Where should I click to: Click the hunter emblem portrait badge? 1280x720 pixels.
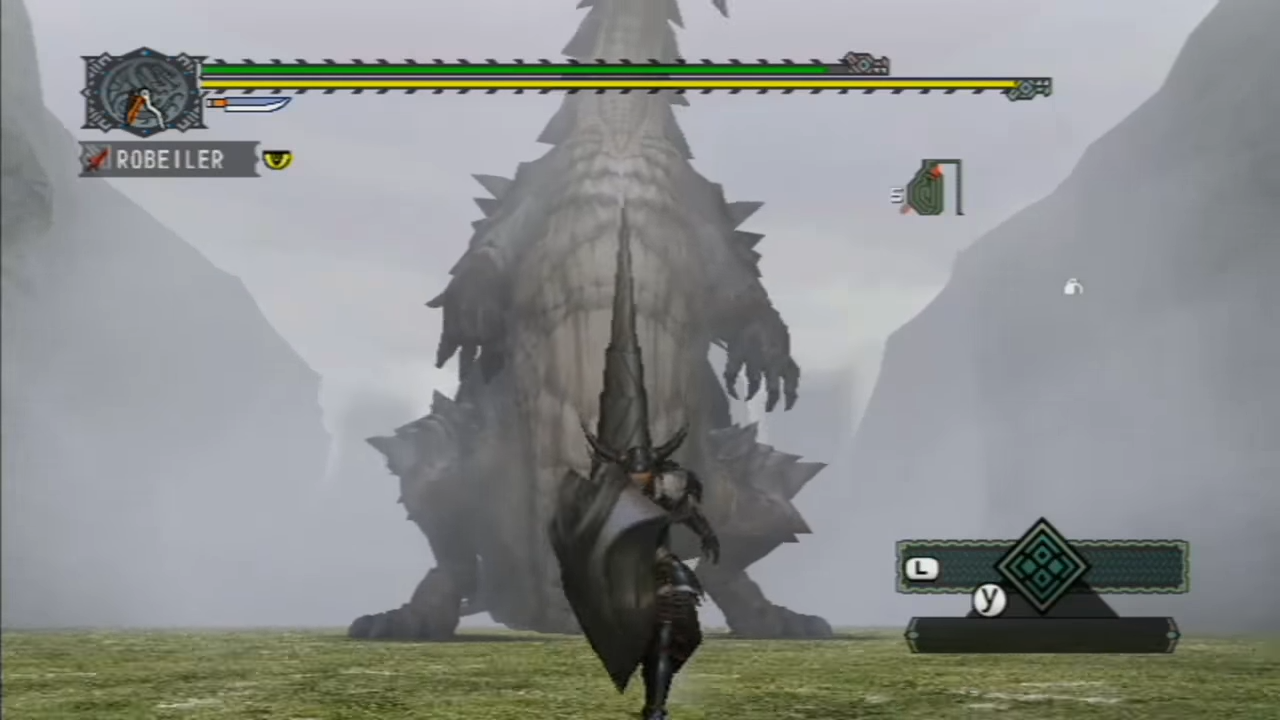point(143,90)
